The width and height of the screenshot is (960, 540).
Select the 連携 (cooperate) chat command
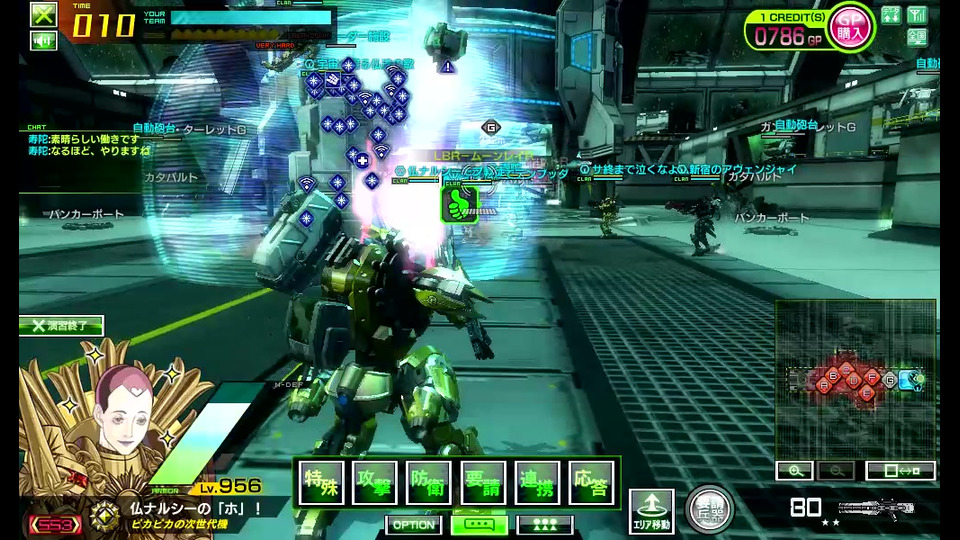(x=537, y=483)
